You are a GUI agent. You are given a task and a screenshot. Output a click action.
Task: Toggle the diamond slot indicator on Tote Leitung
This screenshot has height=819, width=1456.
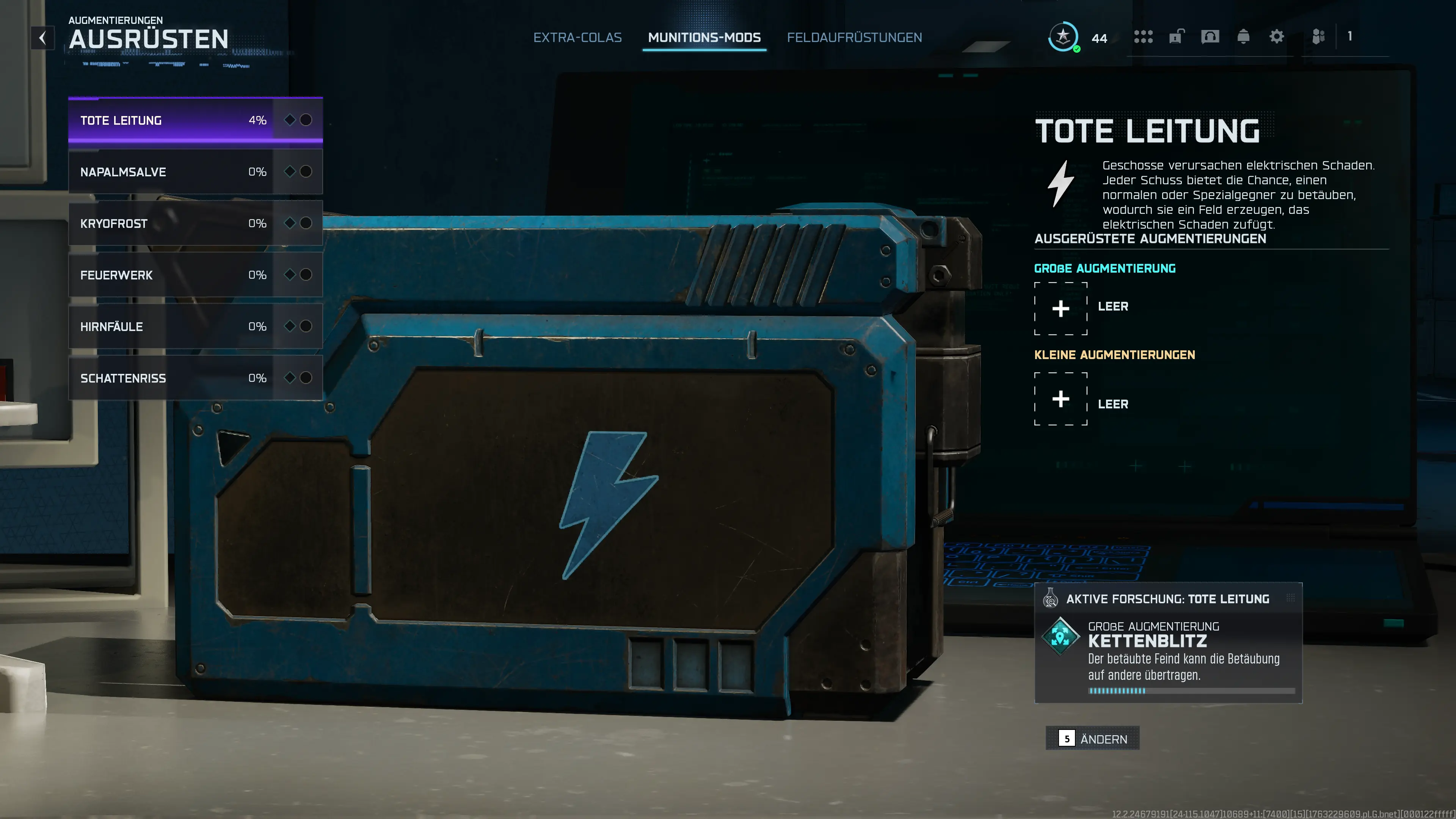tap(290, 120)
